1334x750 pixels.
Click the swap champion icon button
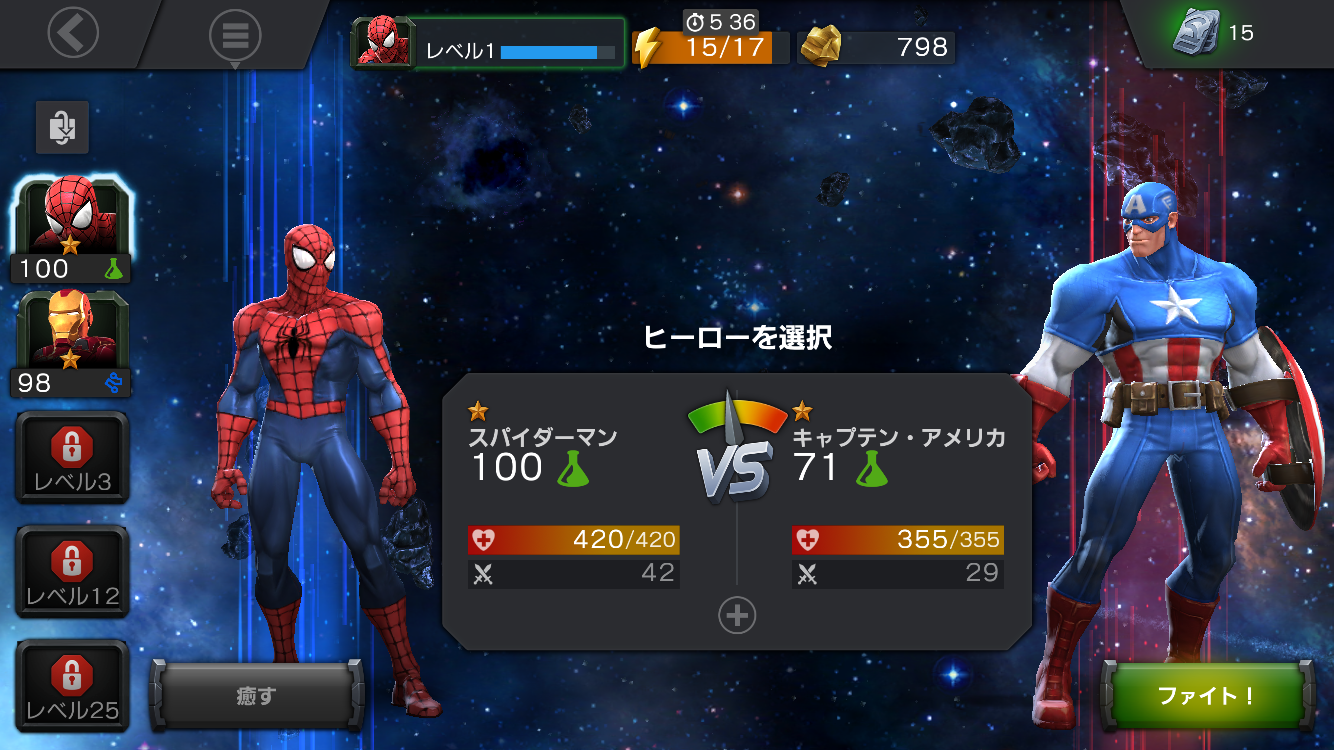(x=62, y=127)
